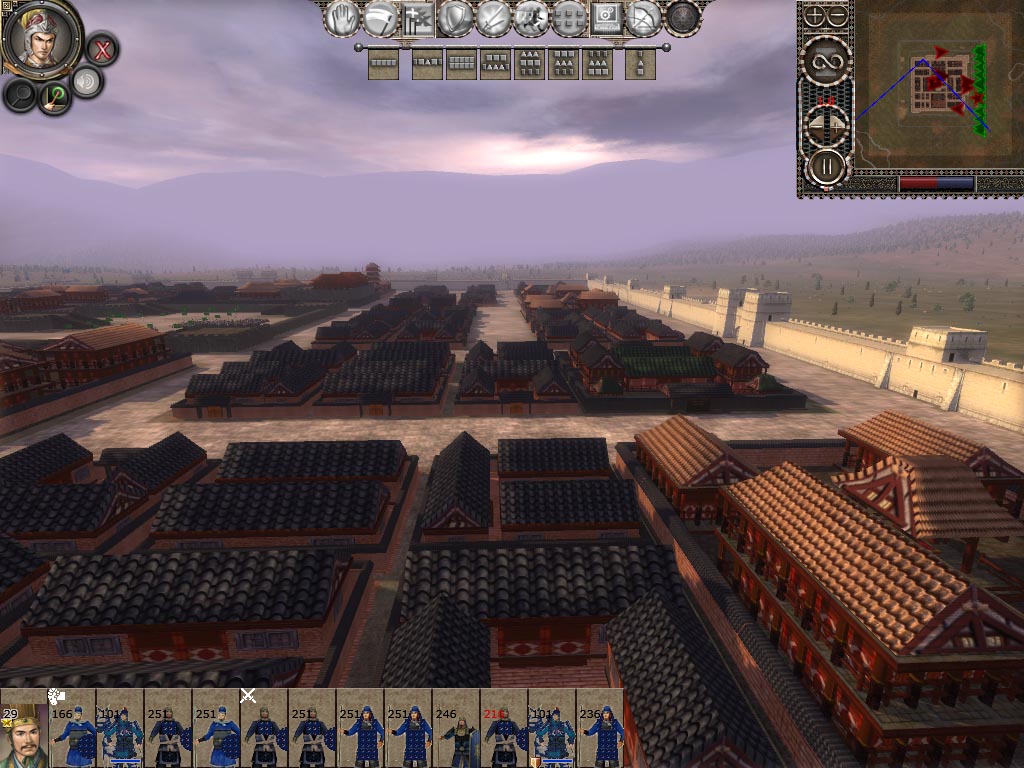This screenshot has width=1024, height=768.
Task: Select the general's unit card in army bar
Action: click(24, 728)
